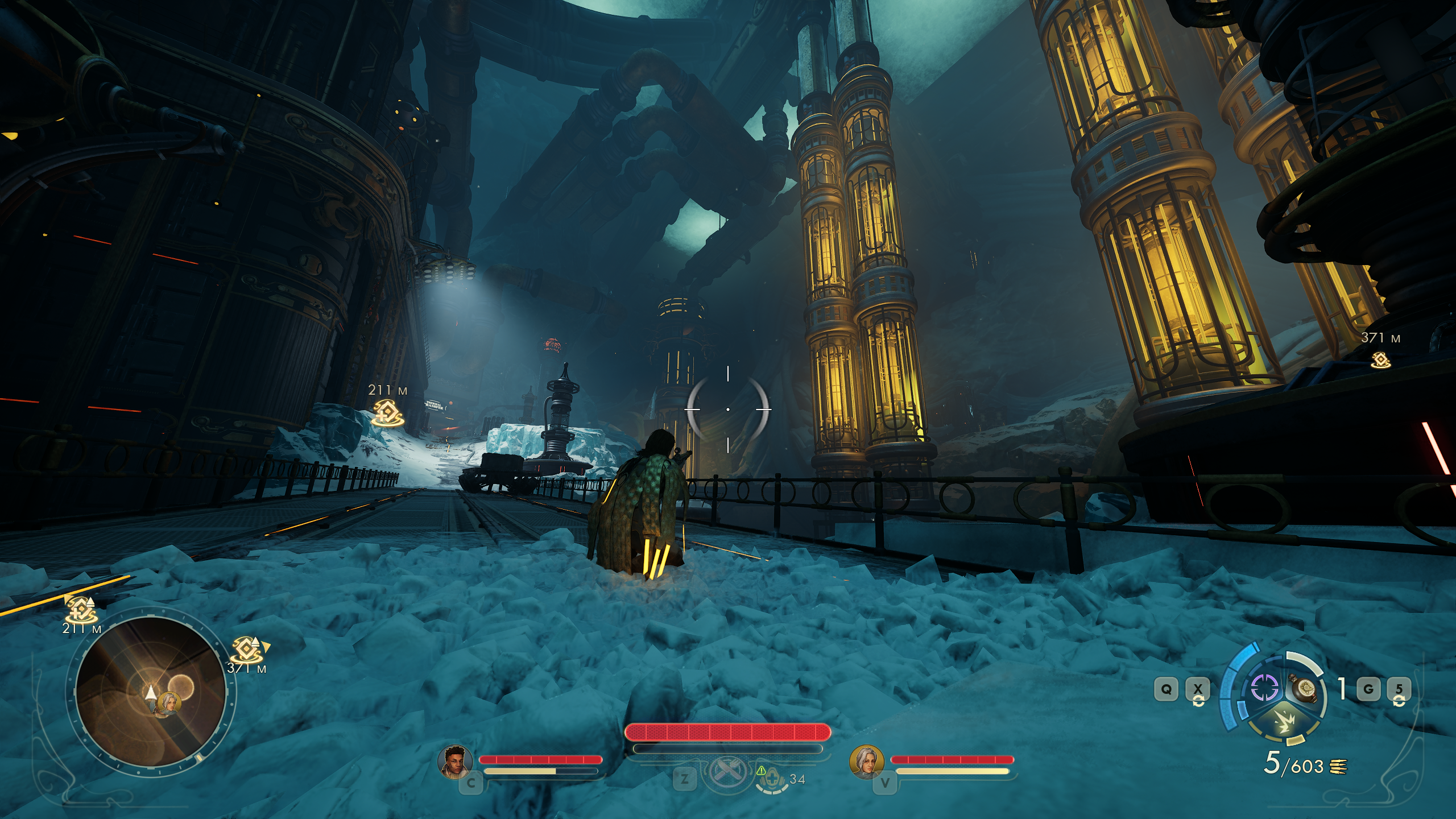
Task: Click the gray-haired companion marker on the minimap
Action: pyautogui.click(x=169, y=703)
